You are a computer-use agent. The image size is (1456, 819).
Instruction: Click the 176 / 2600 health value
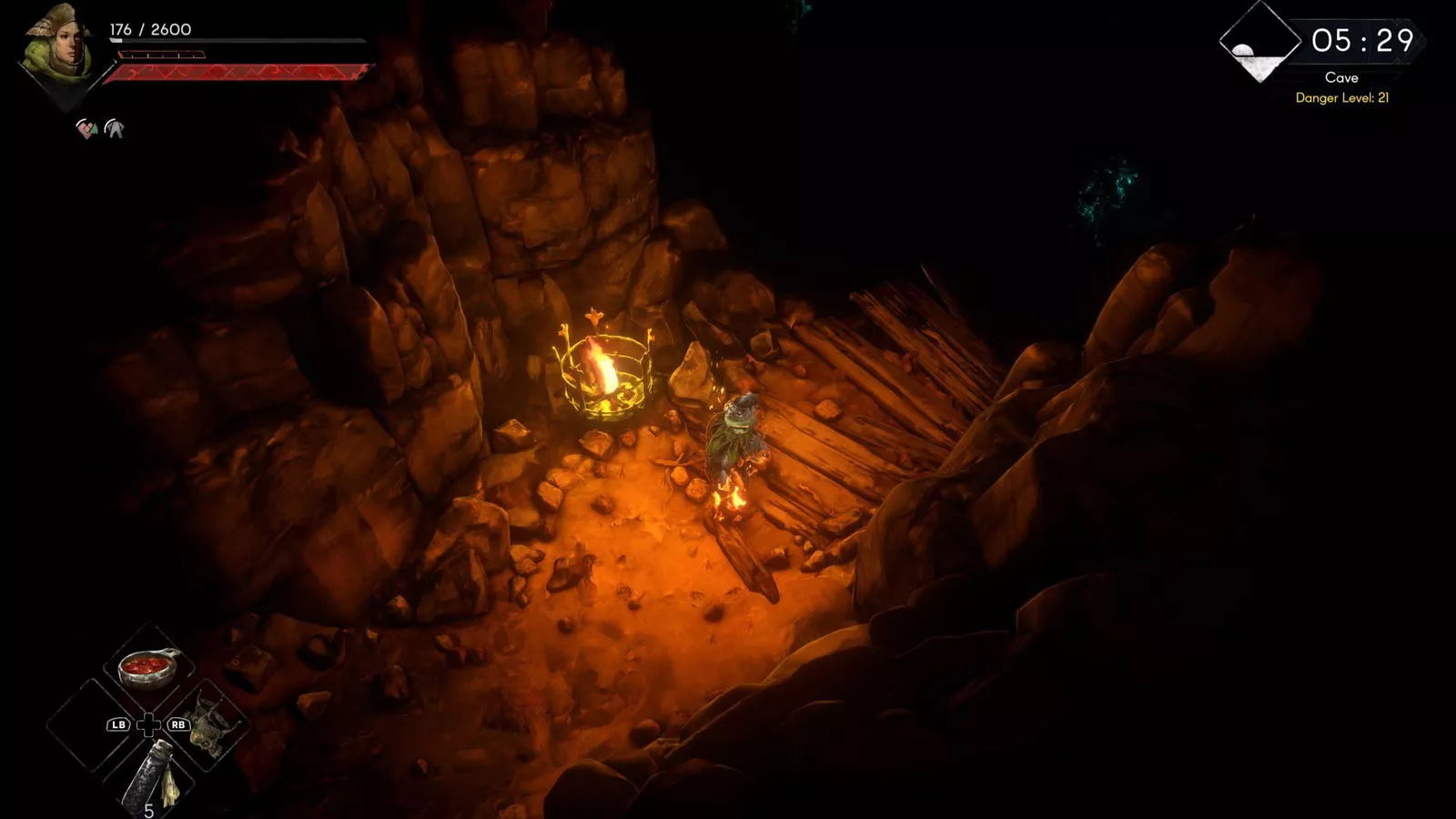150,28
